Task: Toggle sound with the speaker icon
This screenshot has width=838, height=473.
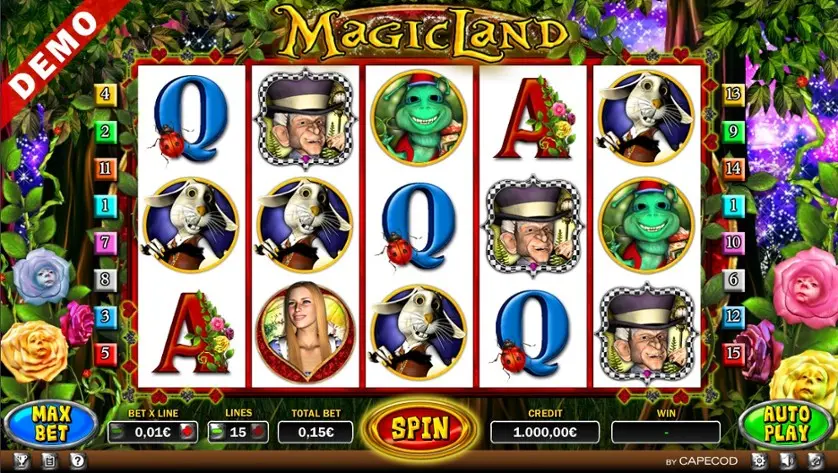Action: 787,461
